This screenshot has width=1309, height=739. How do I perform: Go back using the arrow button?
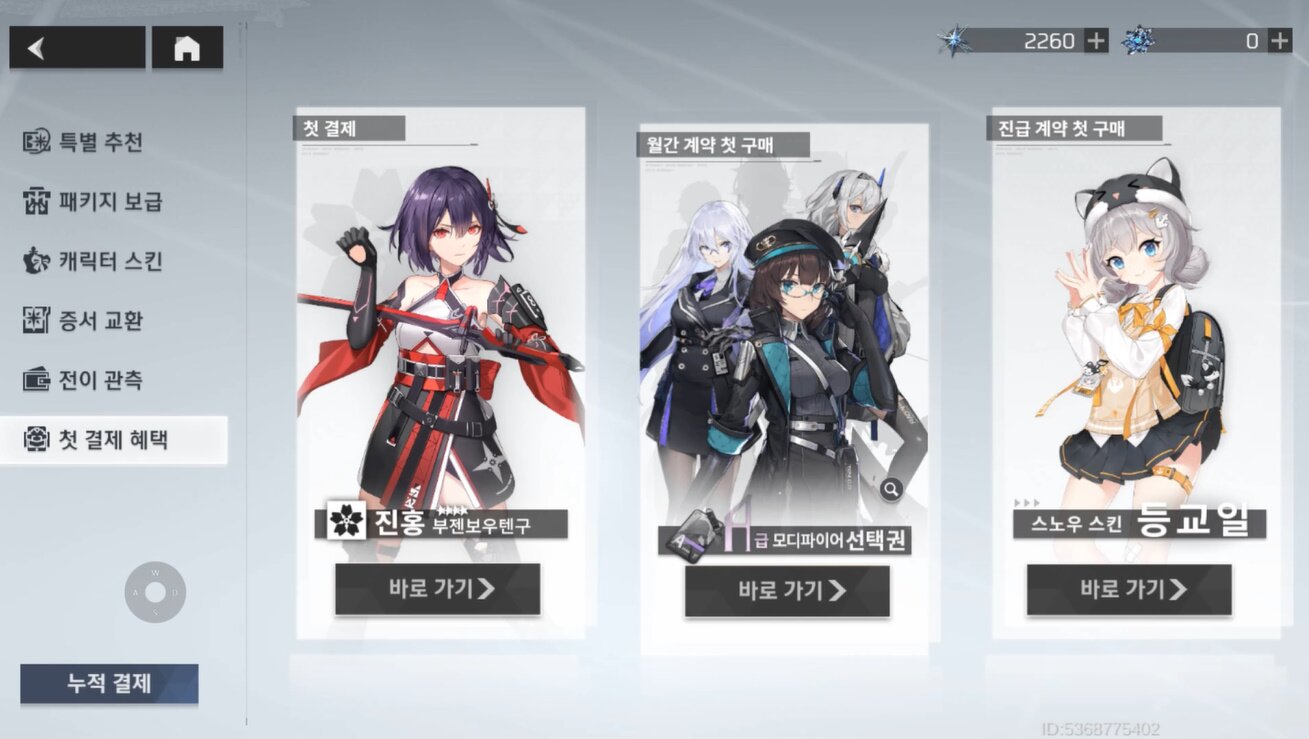coord(76,48)
